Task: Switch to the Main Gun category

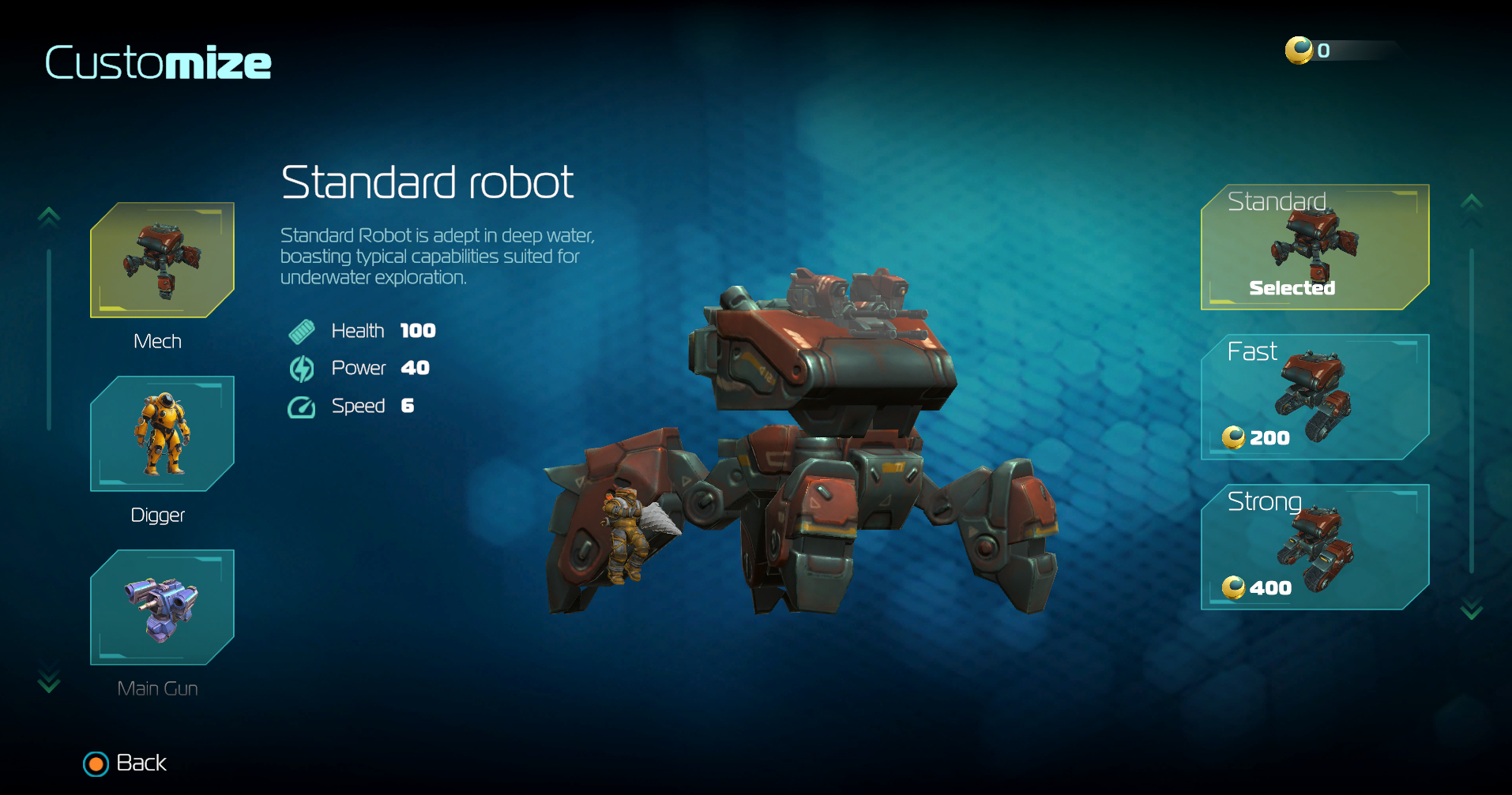Action: [162, 607]
